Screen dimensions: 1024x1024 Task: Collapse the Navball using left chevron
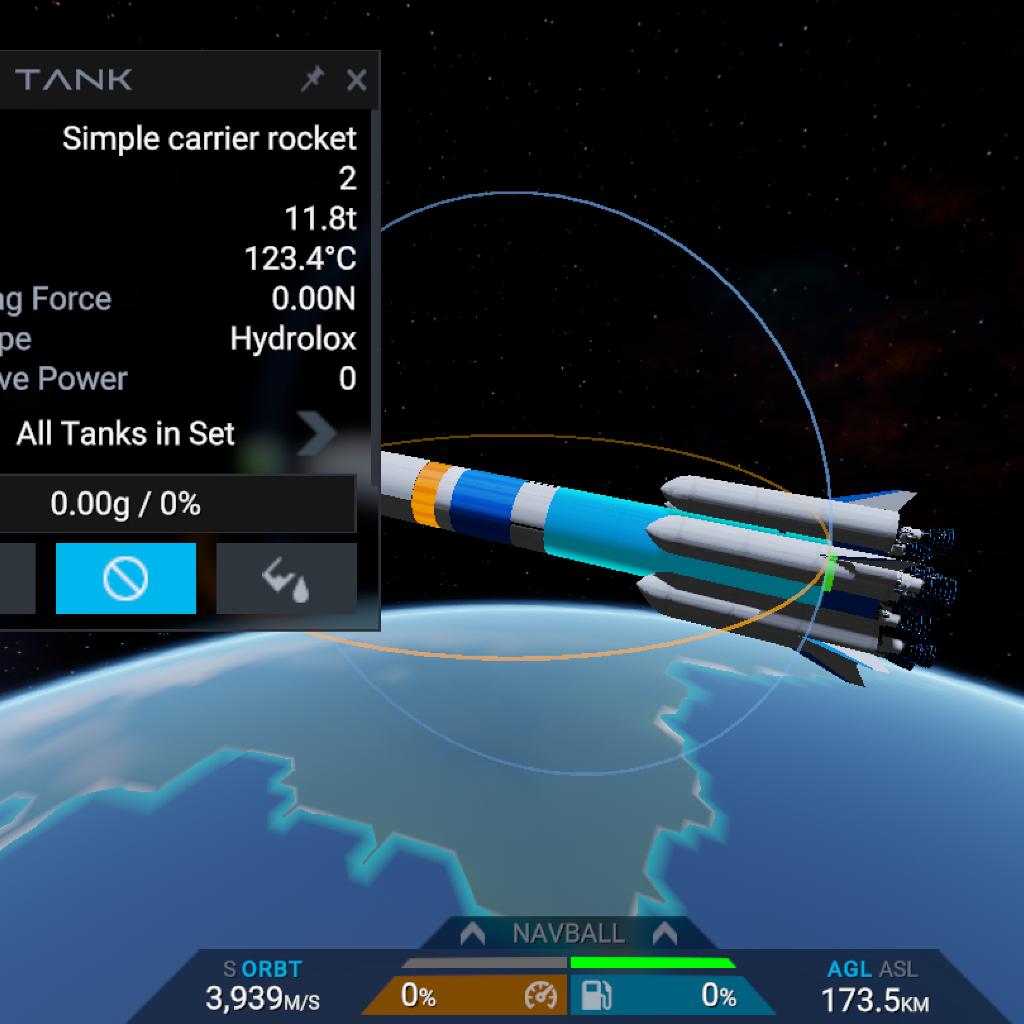coord(472,934)
